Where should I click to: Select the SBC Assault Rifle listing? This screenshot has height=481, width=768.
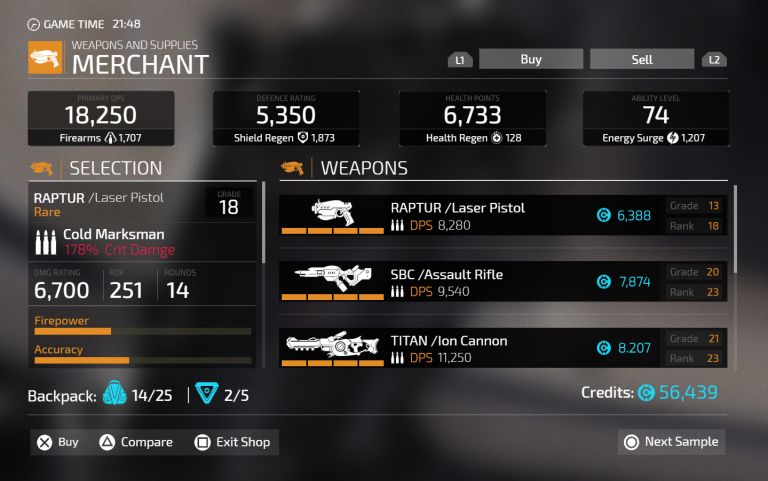pos(504,282)
